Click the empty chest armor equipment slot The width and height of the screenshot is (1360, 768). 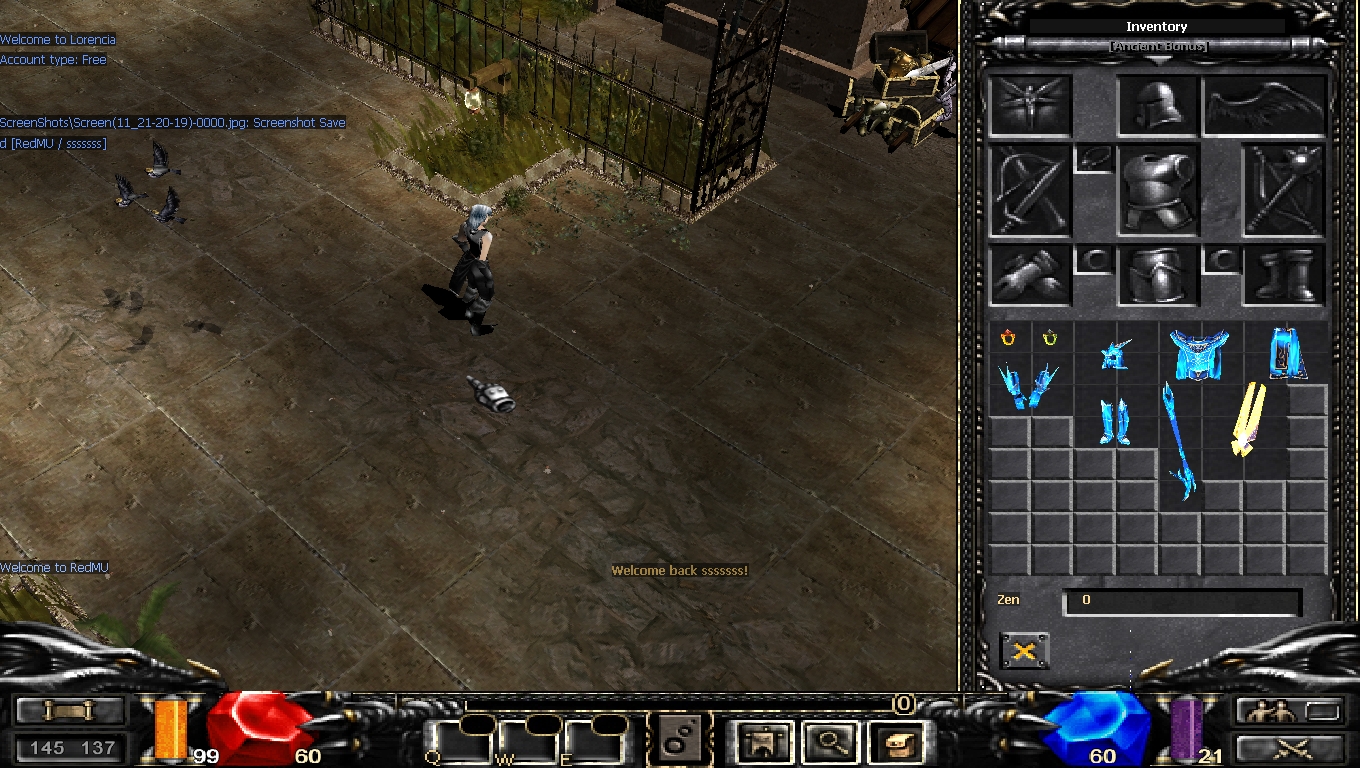click(1157, 191)
